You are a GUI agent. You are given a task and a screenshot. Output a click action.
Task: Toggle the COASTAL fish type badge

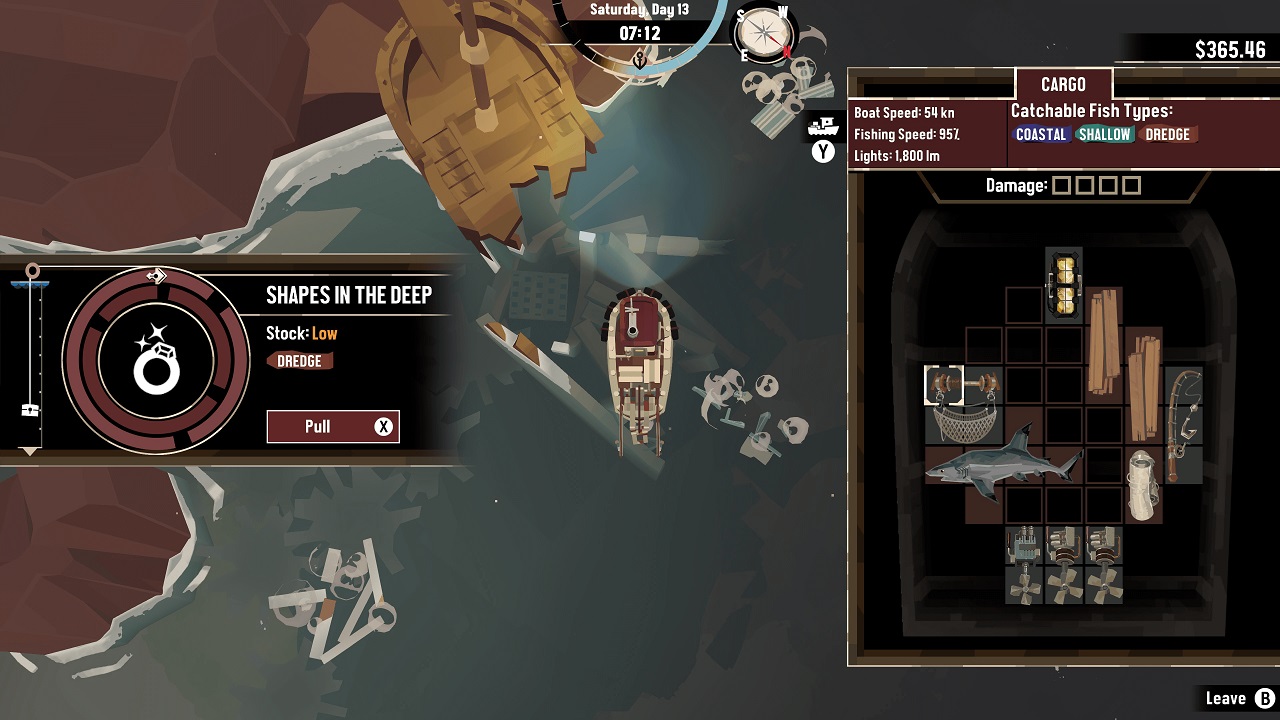(1040, 133)
